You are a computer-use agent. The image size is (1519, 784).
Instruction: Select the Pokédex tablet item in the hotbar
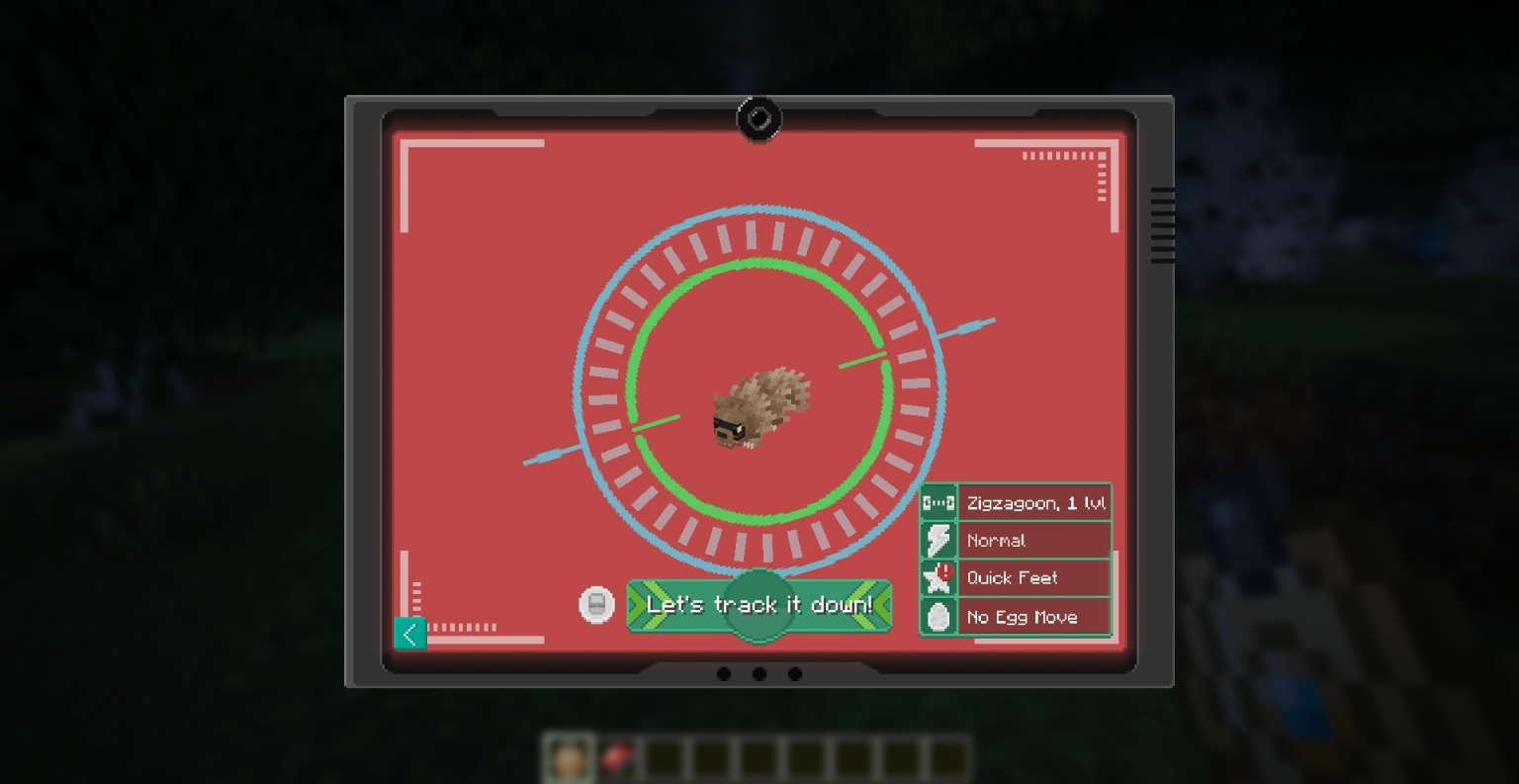615,756
